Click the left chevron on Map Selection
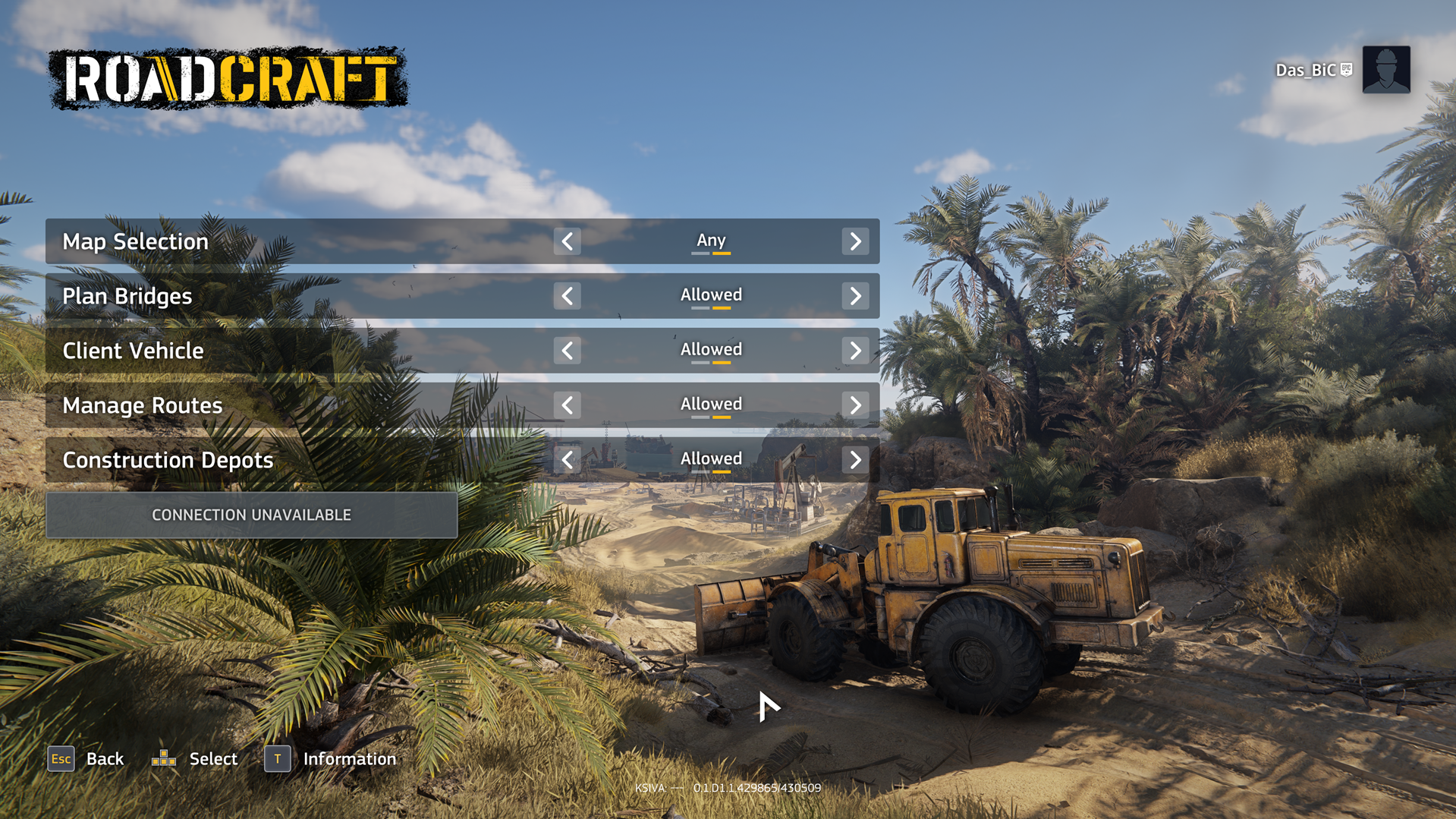 (567, 241)
